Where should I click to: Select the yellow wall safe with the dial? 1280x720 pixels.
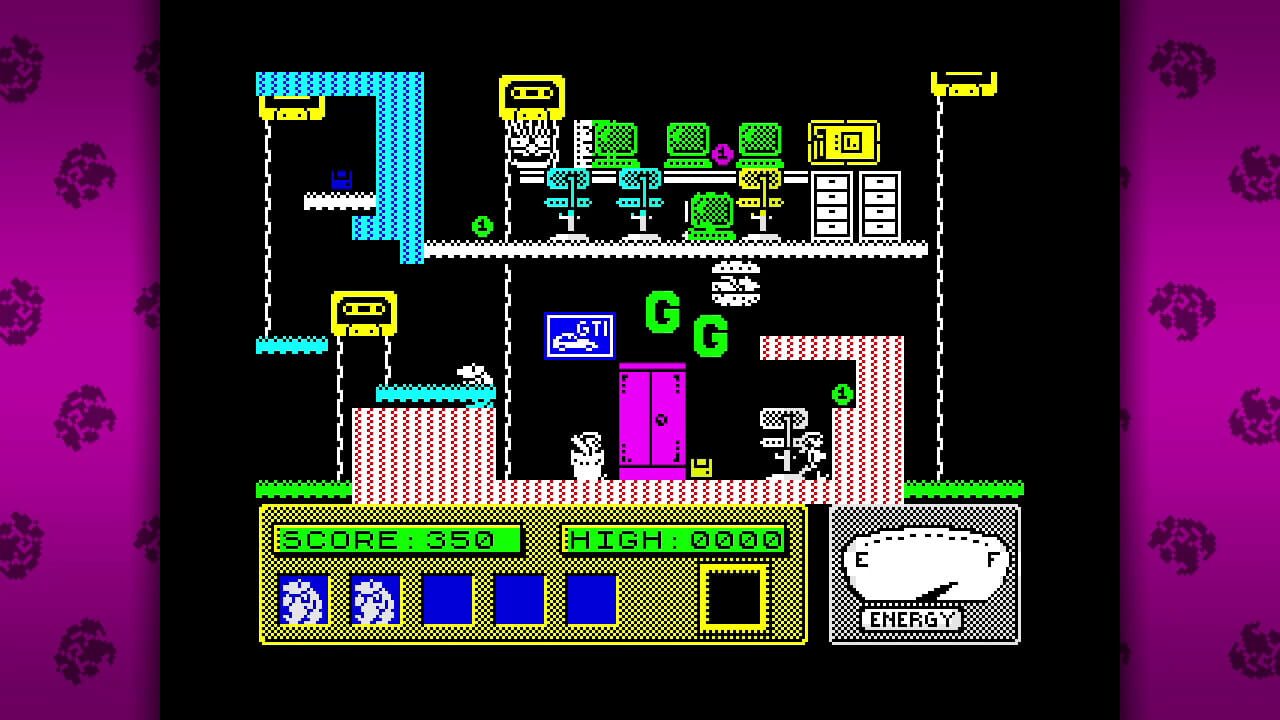click(841, 141)
